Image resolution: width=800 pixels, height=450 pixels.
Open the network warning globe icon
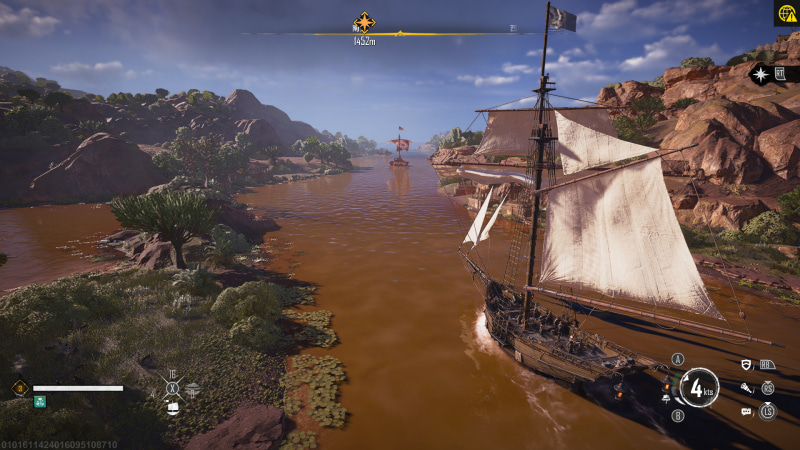pos(787,12)
